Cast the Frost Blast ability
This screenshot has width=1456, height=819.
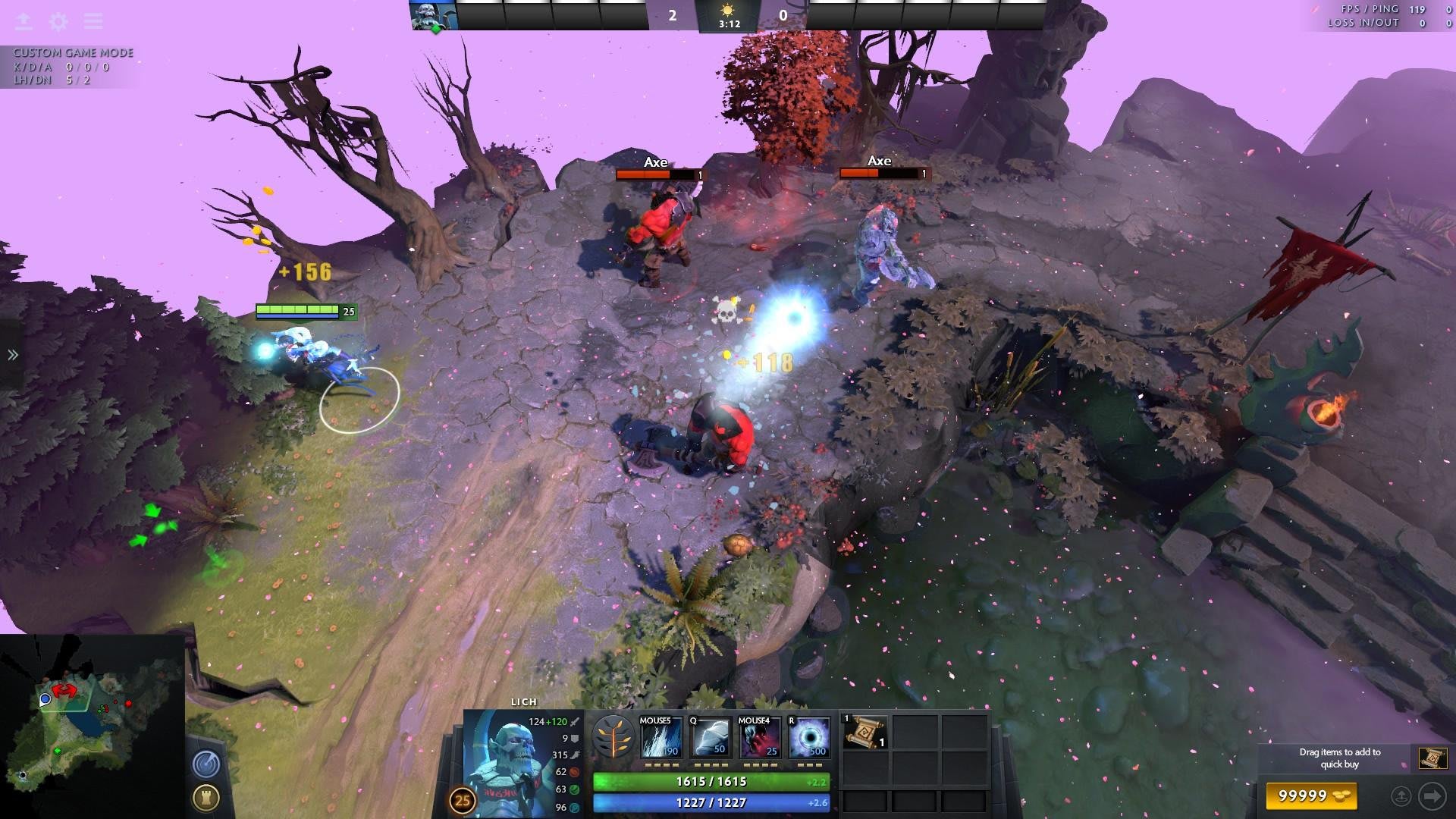coord(660,737)
